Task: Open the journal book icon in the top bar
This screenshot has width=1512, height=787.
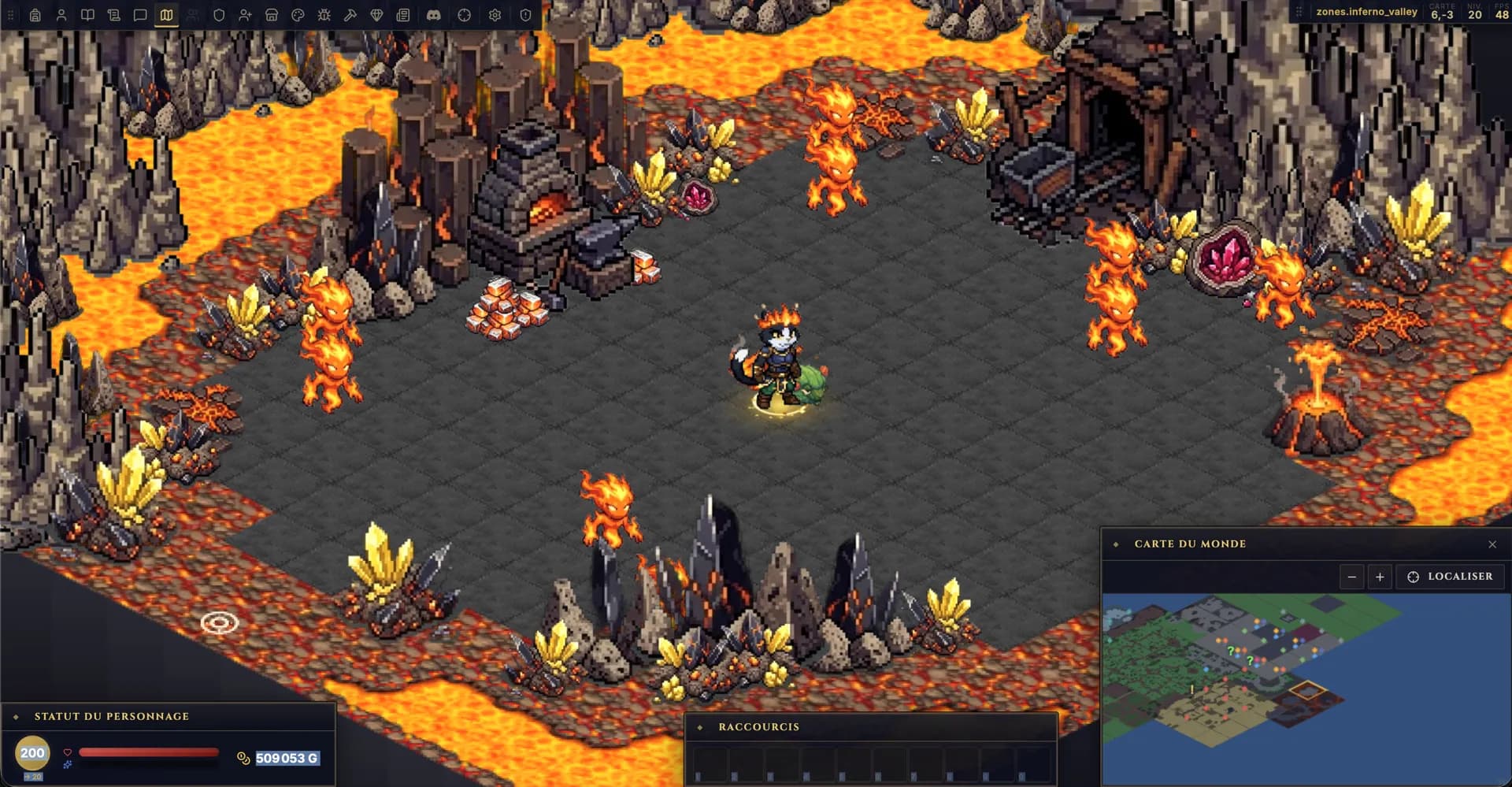Action: pos(87,14)
